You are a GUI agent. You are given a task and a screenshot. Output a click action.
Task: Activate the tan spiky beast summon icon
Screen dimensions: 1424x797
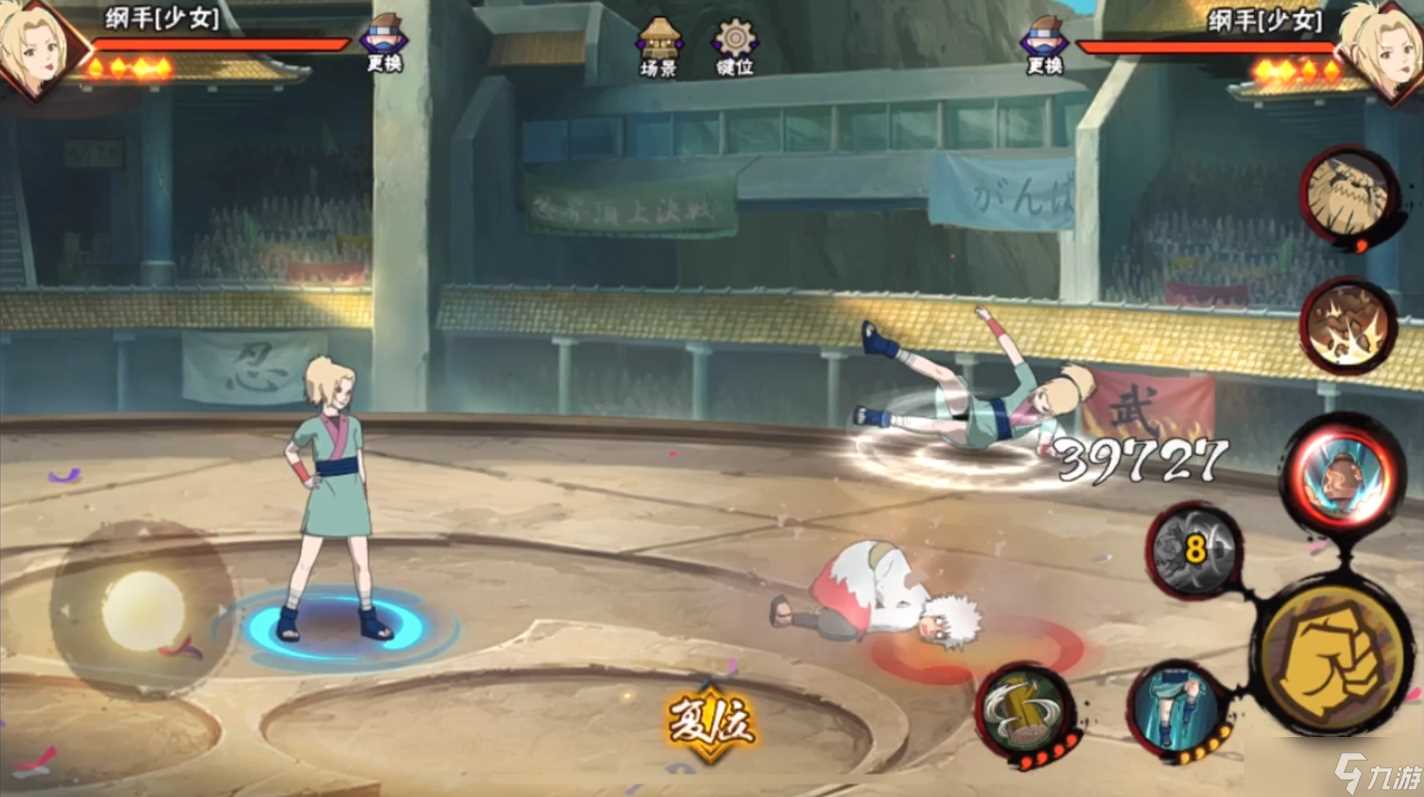tap(1349, 195)
